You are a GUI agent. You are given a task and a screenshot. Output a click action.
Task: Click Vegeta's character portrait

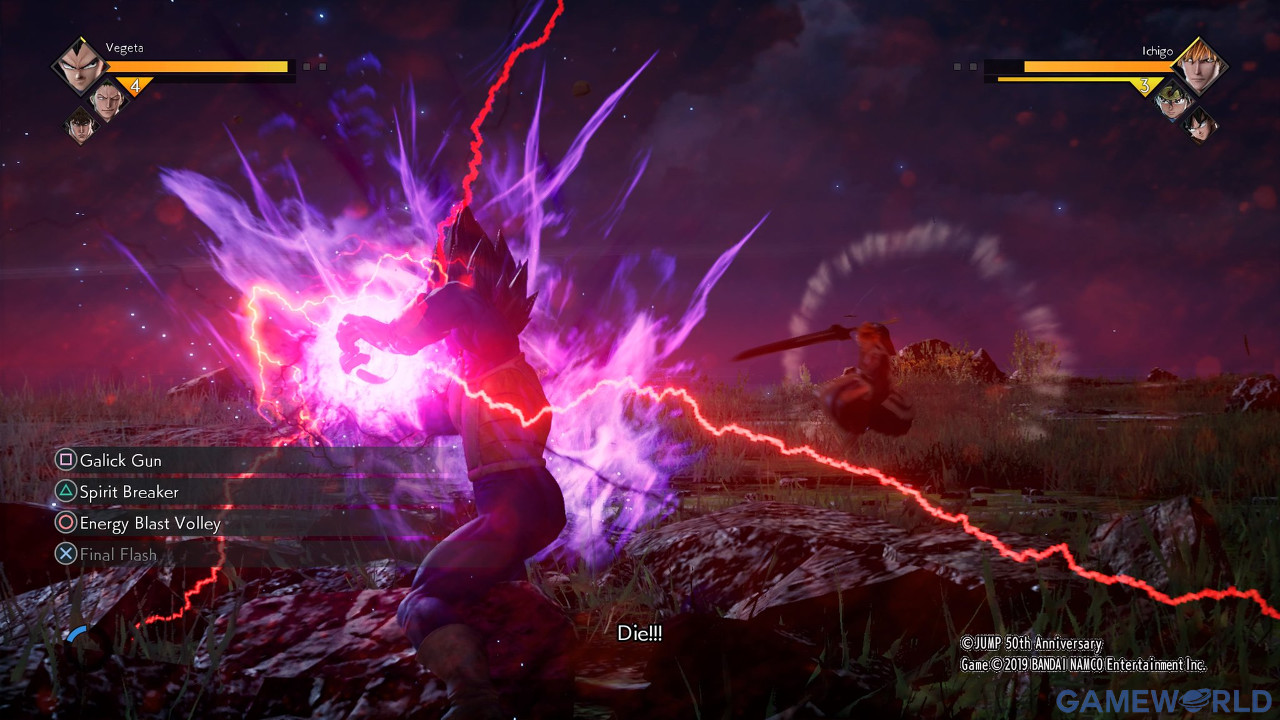(79, 66)
